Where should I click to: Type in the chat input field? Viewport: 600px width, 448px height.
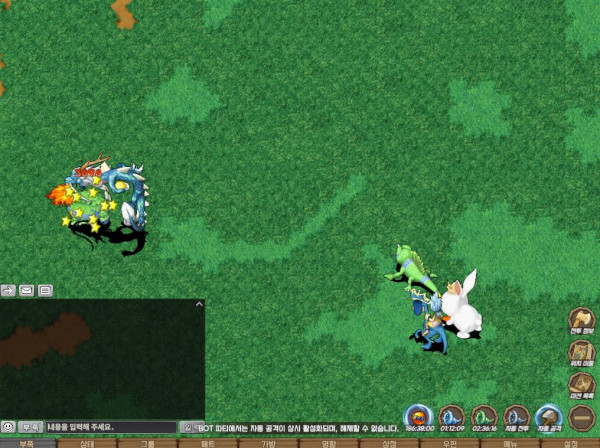click(110, 427)
